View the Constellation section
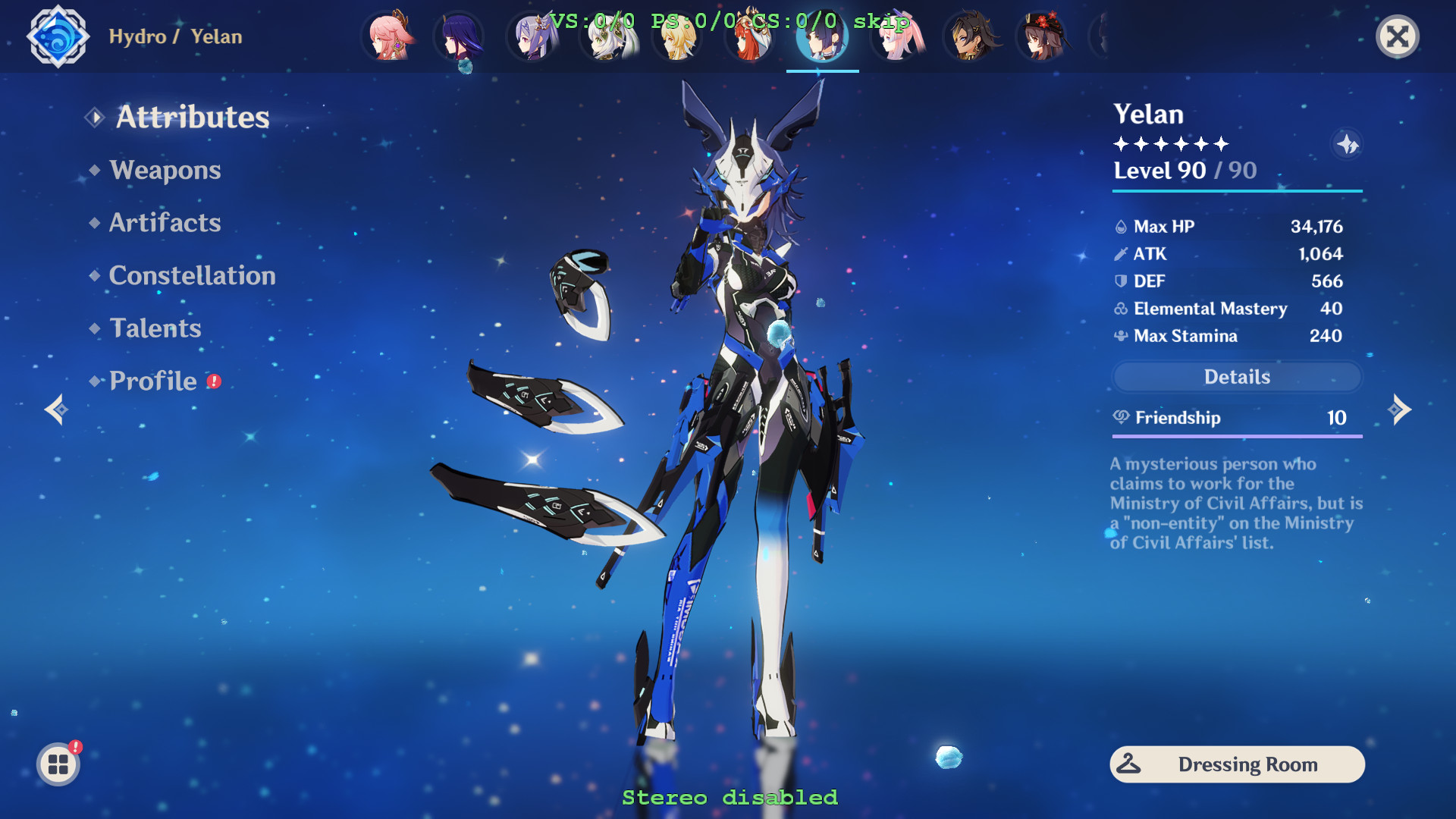This screenshot has height=819, width=1456. [x=192, y=275]
